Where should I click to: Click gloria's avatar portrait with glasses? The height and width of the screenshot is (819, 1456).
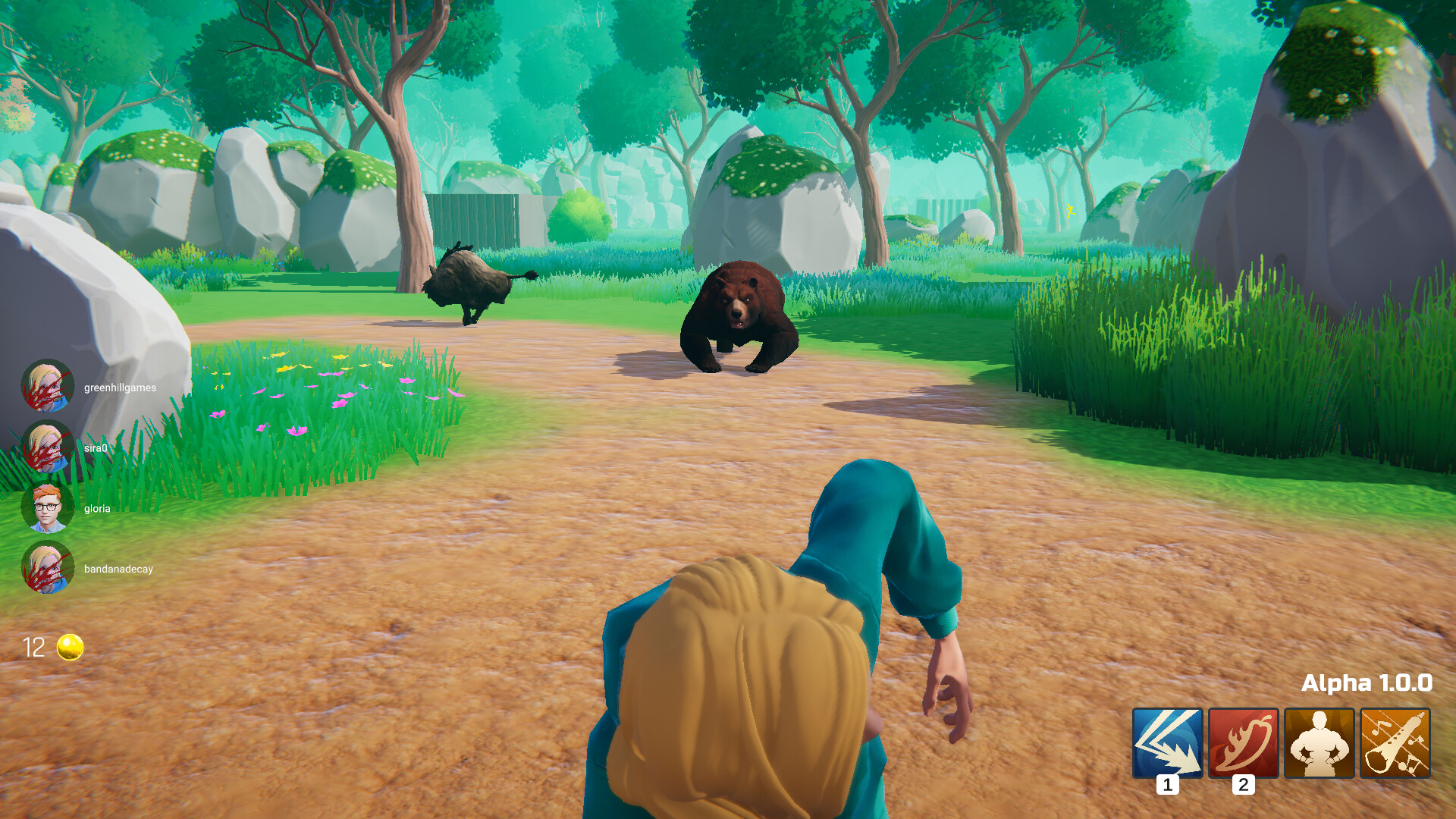(x=49, y=508)
